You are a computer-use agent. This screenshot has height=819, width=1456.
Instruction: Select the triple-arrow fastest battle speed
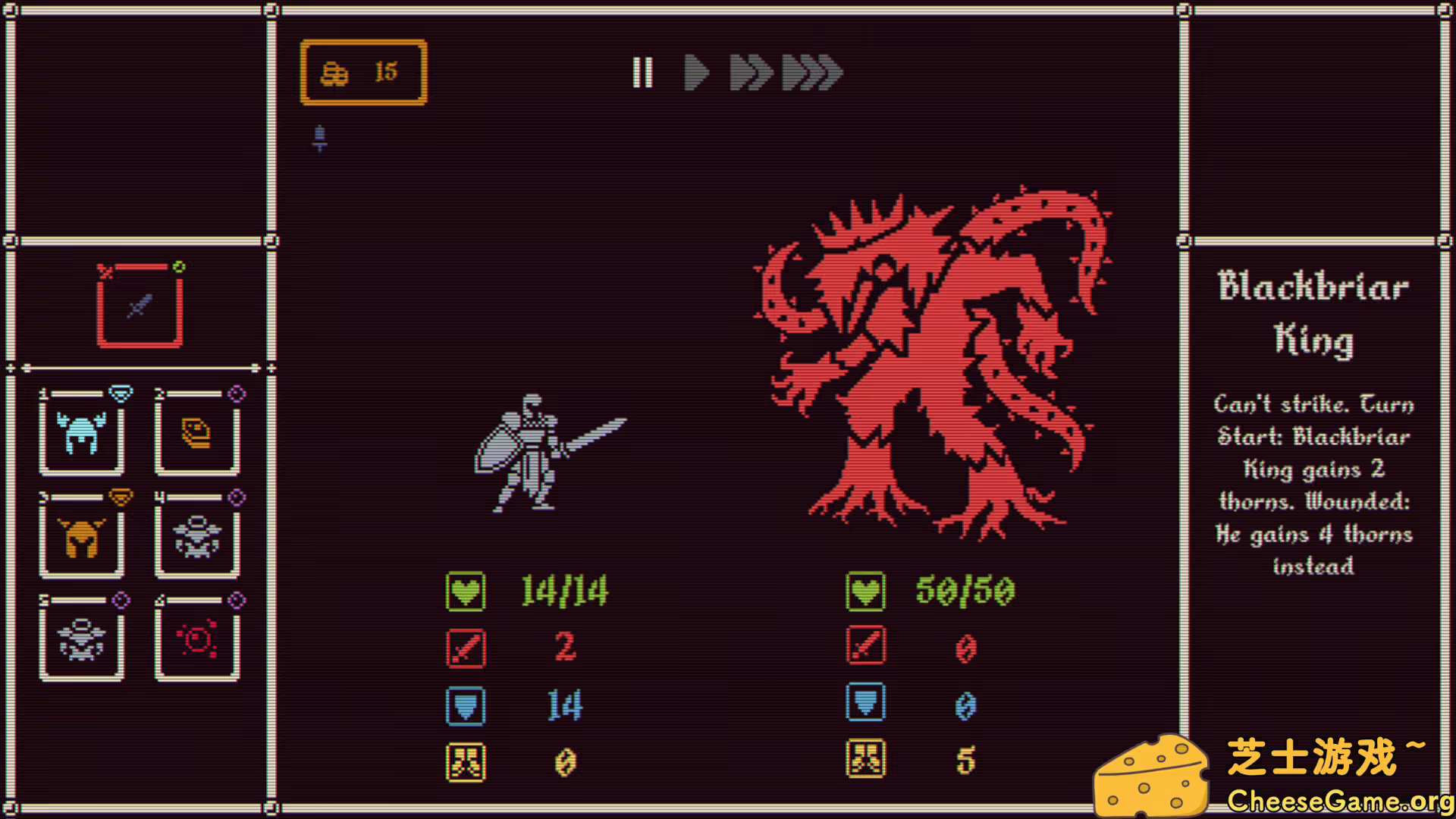[810, 73]
